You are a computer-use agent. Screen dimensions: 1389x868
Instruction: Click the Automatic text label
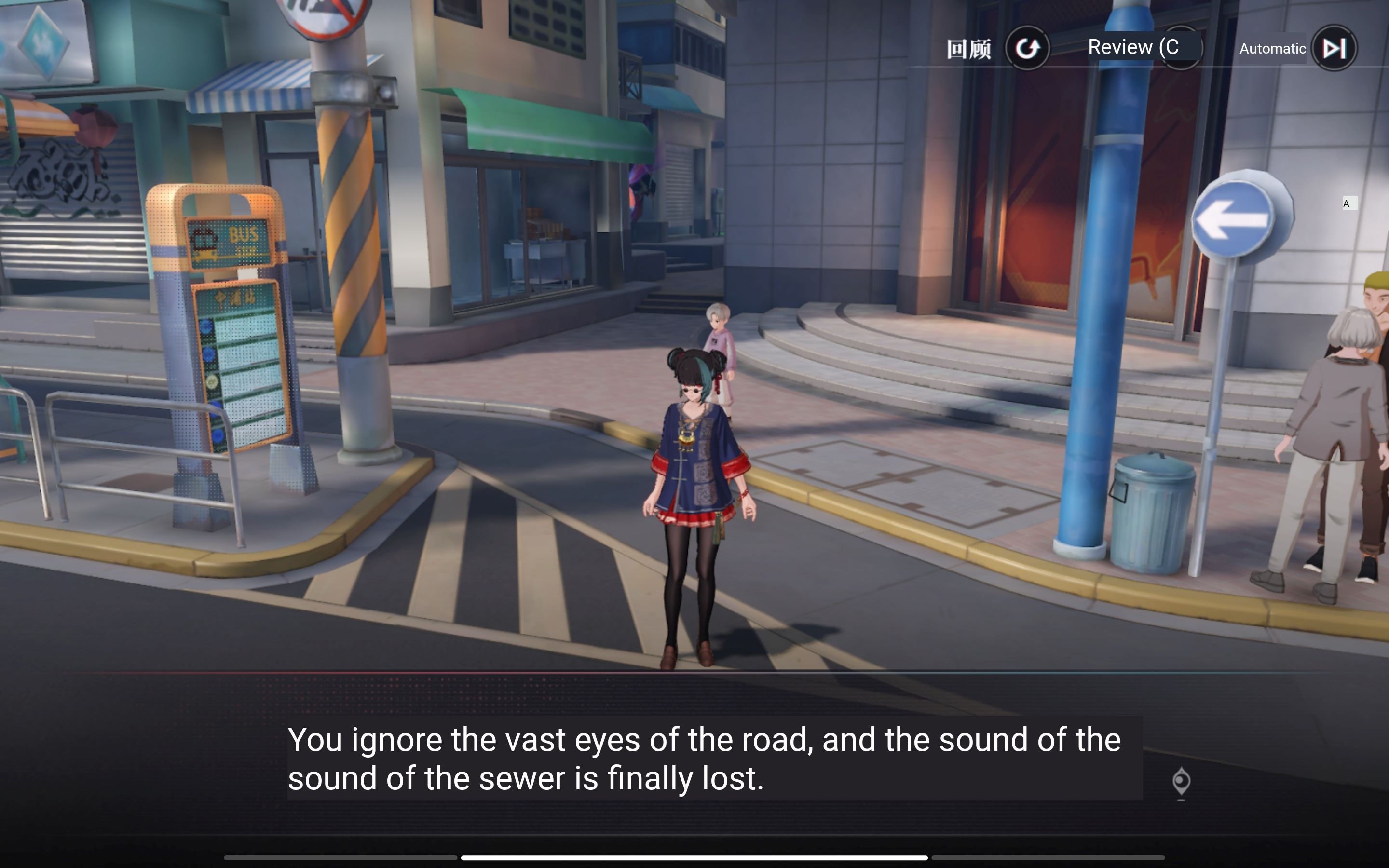click(x=1273, y=49)
